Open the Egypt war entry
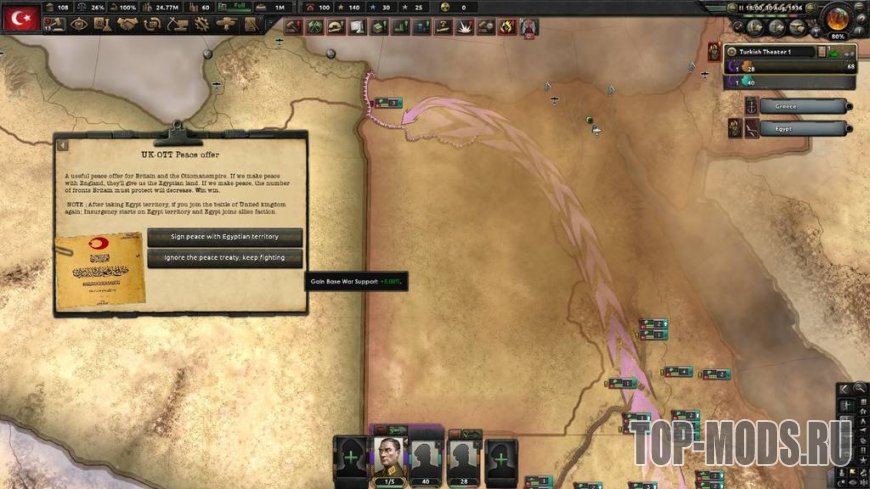 [802, 128]
